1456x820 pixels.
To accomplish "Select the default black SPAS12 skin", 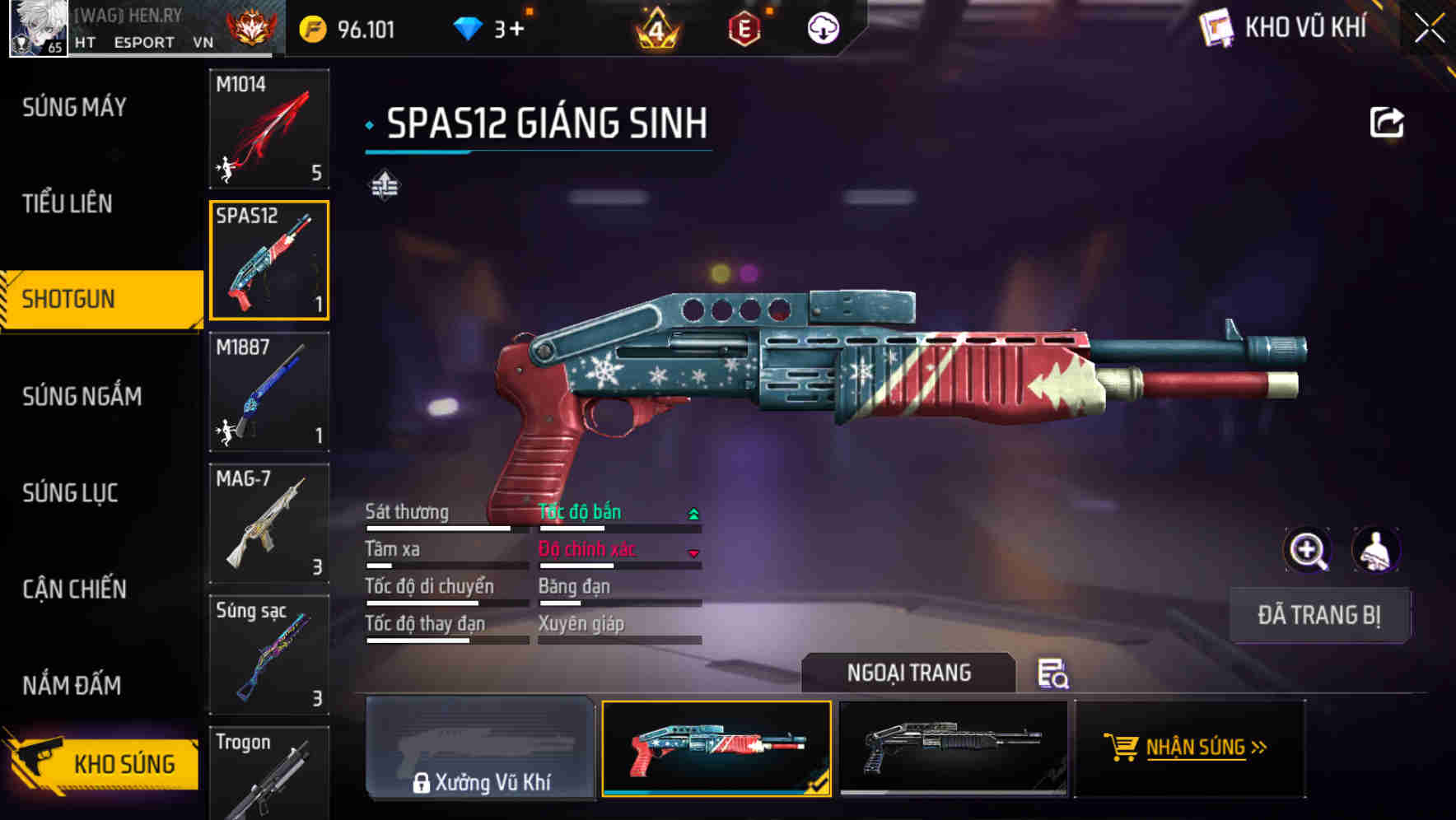I will click(953, 748).
